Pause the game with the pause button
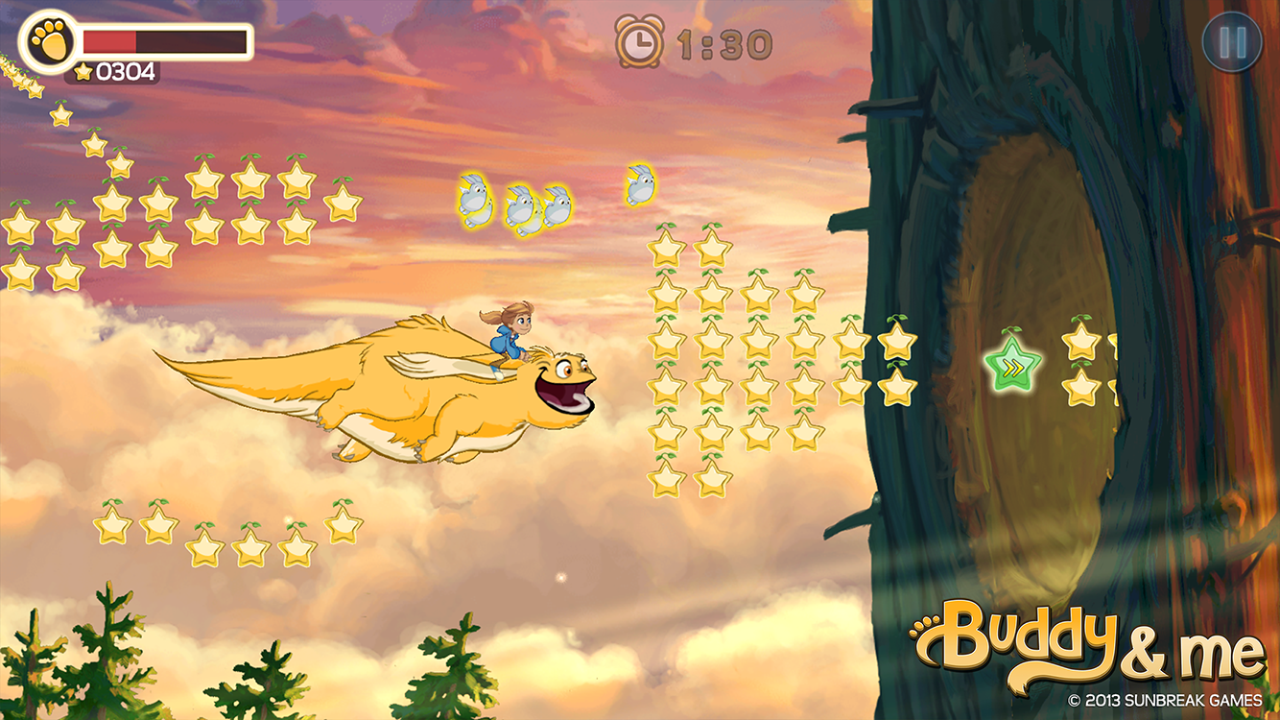Viewport: 1280px width, 720px height. pos(1232,42)
